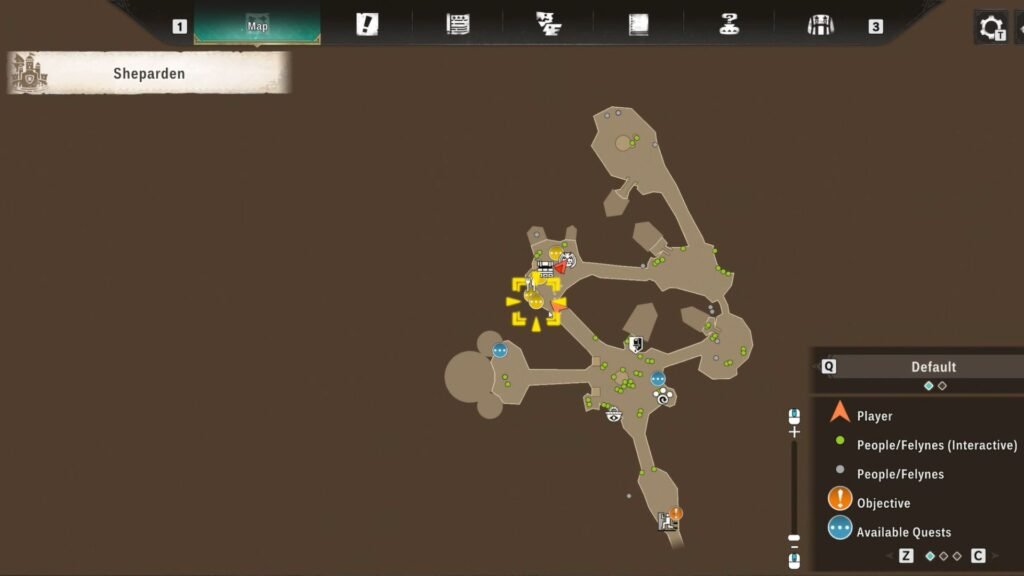Open the puzzle-piece icon tab
Viewport: 1024px width, 576px height.
(548, 25)
